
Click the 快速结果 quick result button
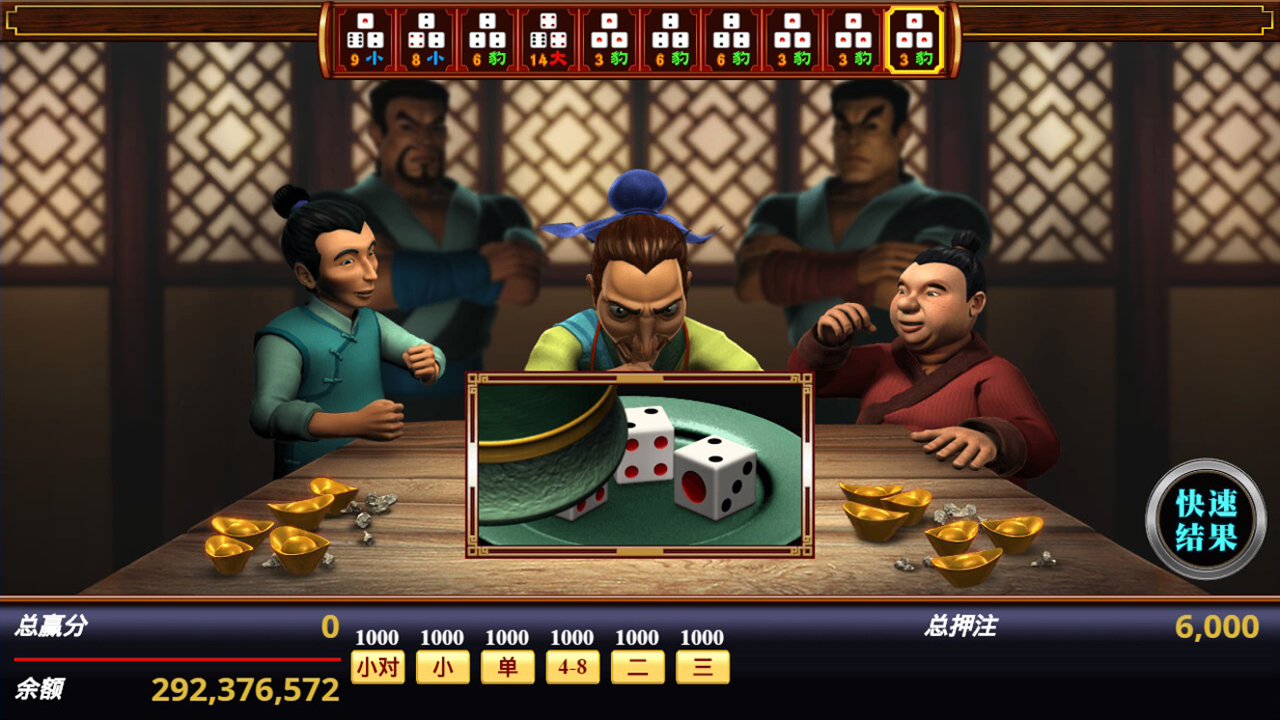click(1206, 519)
